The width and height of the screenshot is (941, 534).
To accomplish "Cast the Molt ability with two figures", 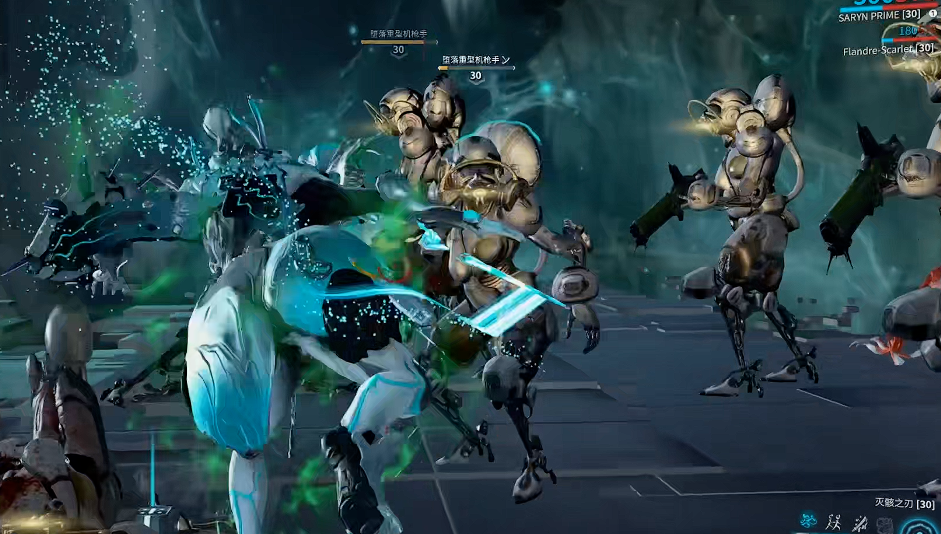I will [x=834, y=521].
